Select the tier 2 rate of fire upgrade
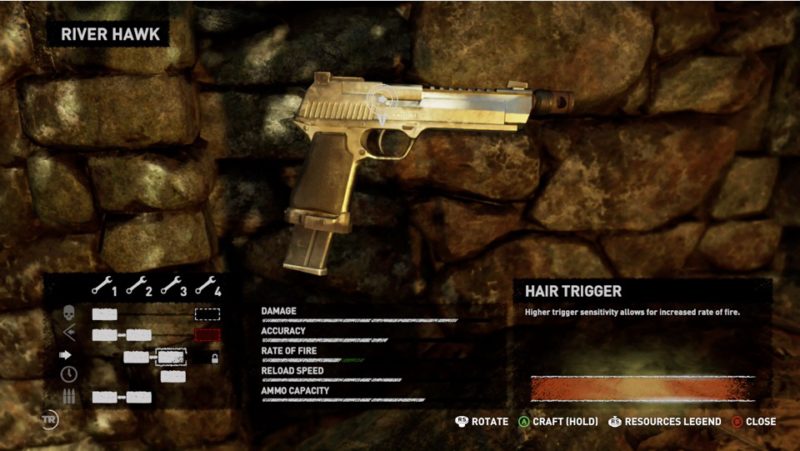This screenshot has height=451, width=800. [x=137, y=356]
